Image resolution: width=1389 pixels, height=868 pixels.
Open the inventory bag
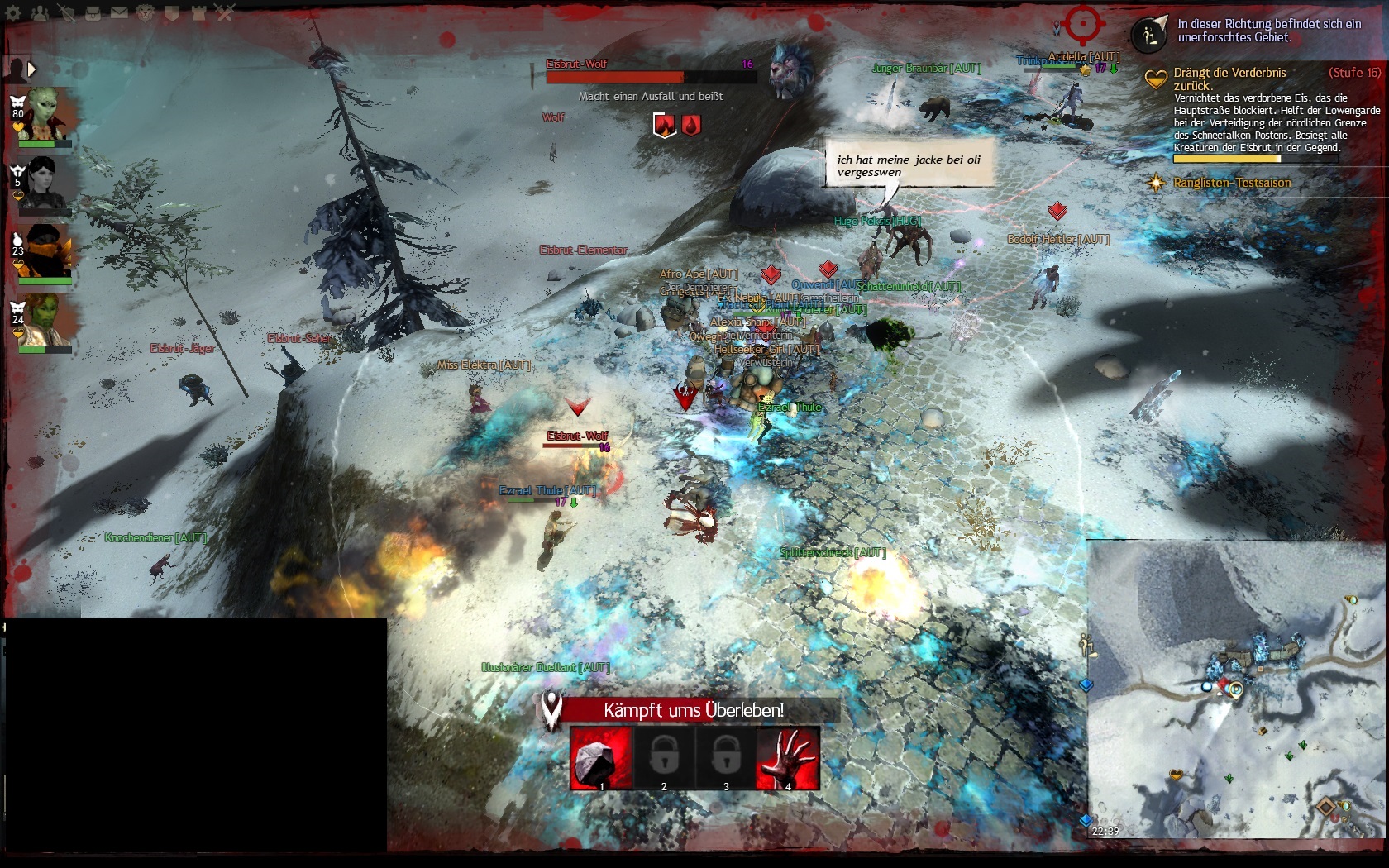click(x=93, y=13)
